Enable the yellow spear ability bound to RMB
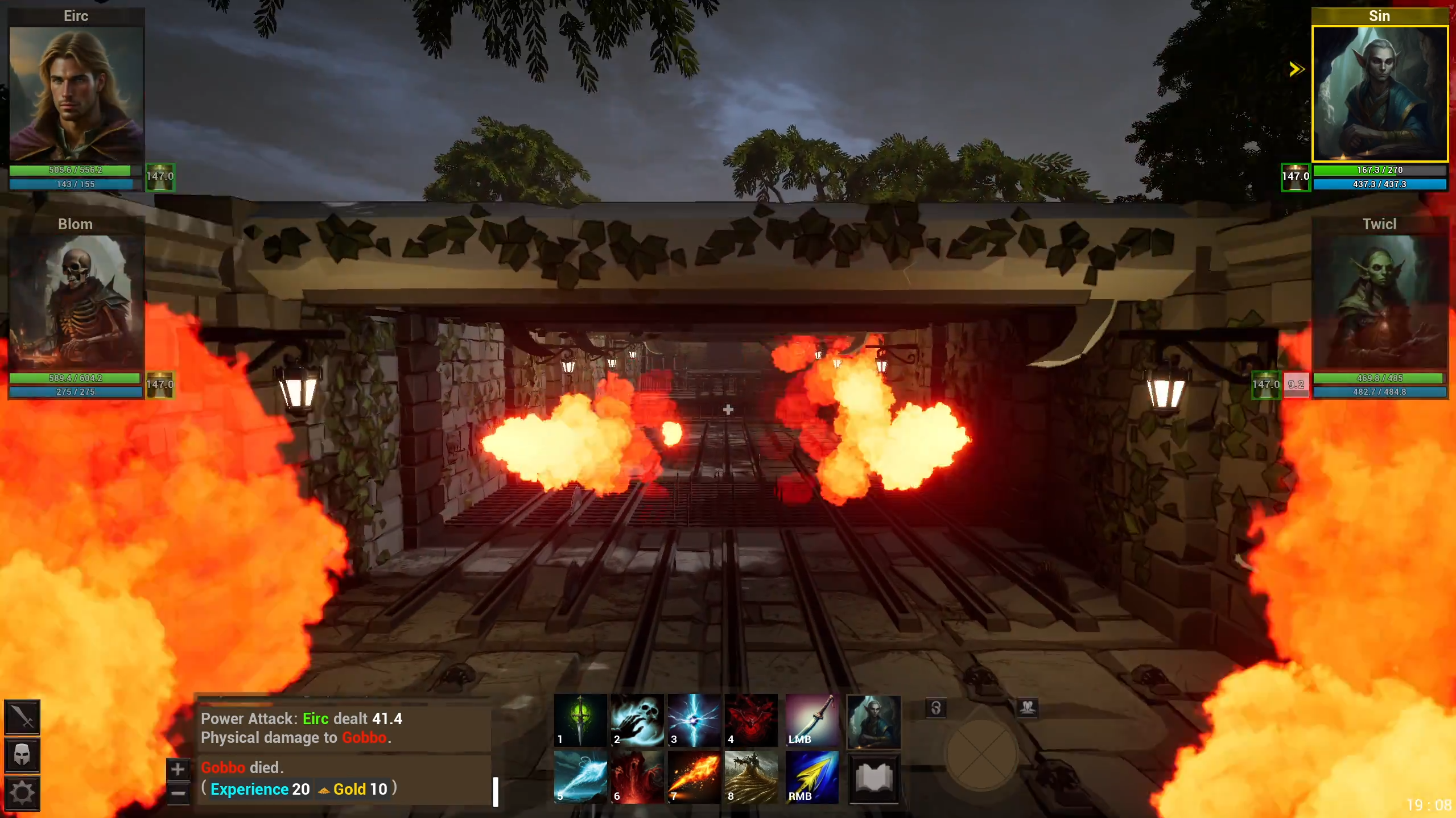The height and width of the screenshot is (818, 1456). [x=810, y=776]
